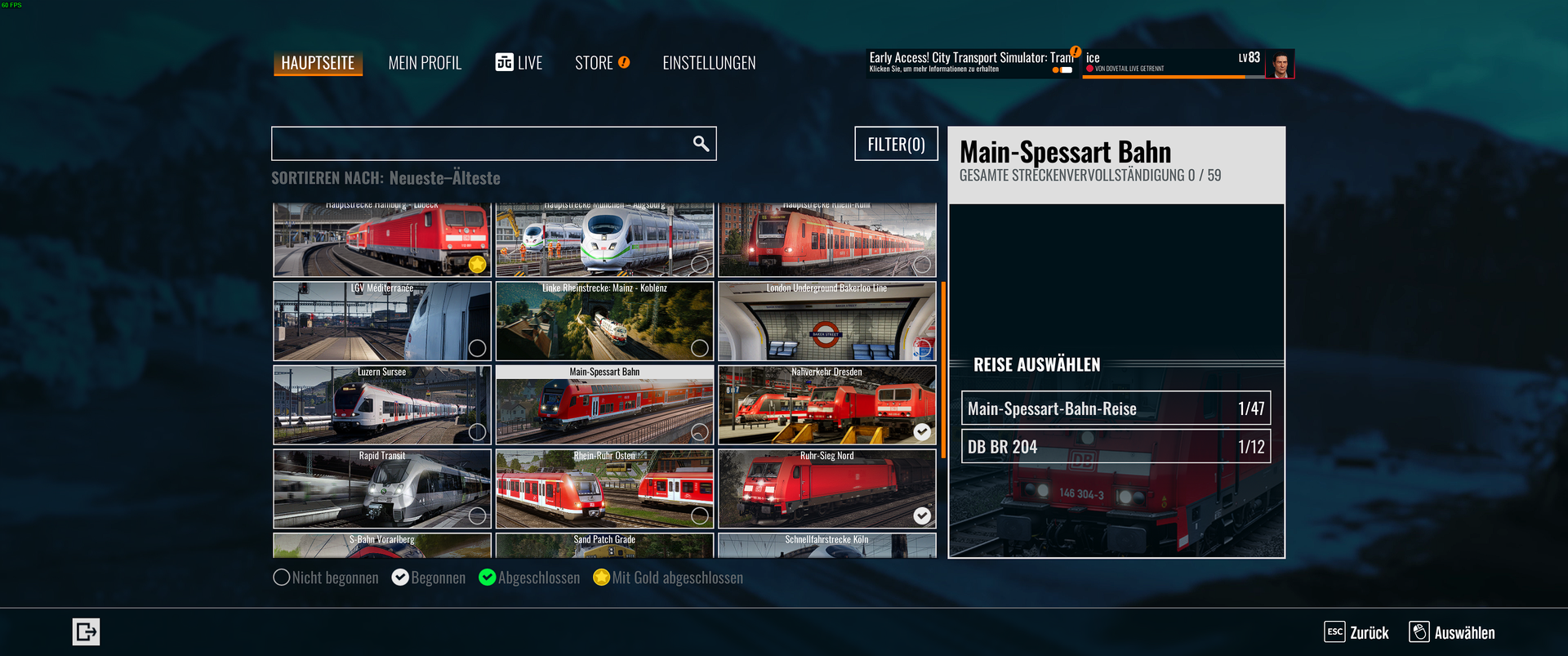Choose Linke Rheinstrecke: Mainz - Koblenz route
This screenshot has width=1568, height=656.
coord(604,322)
